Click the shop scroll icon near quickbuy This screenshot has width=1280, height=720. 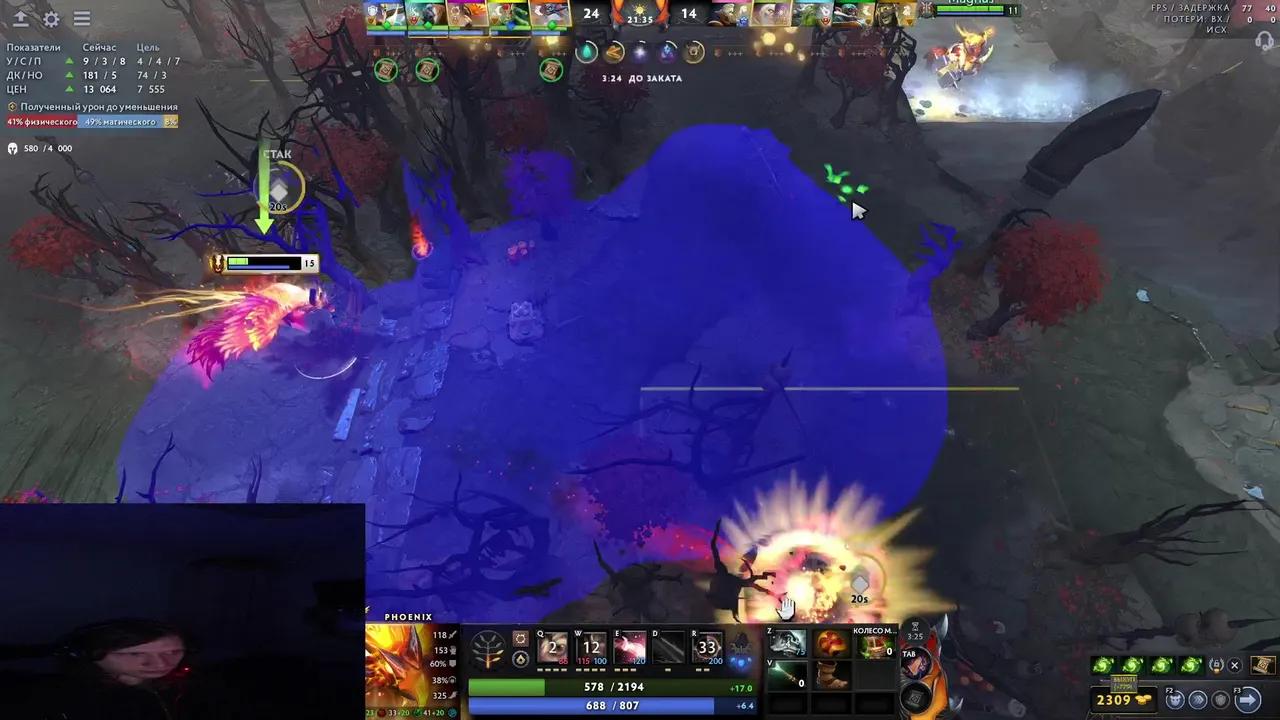coord(1263,665)
